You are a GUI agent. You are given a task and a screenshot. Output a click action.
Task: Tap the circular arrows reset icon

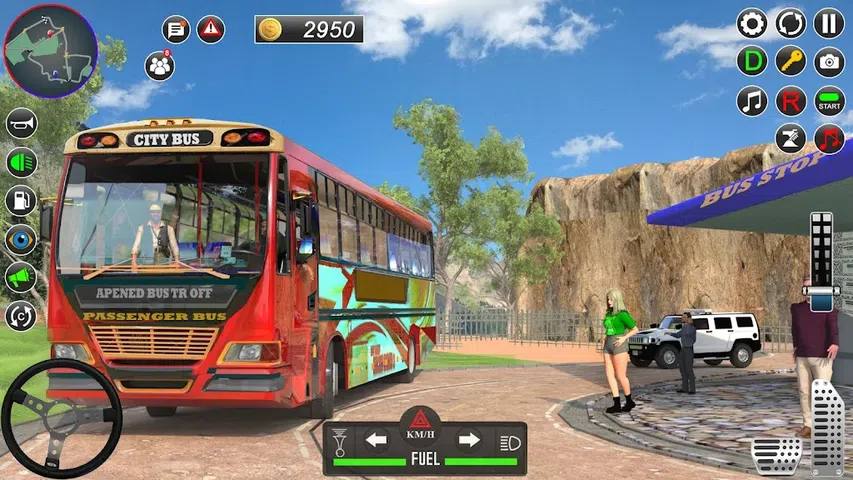[x=791, y=23]
